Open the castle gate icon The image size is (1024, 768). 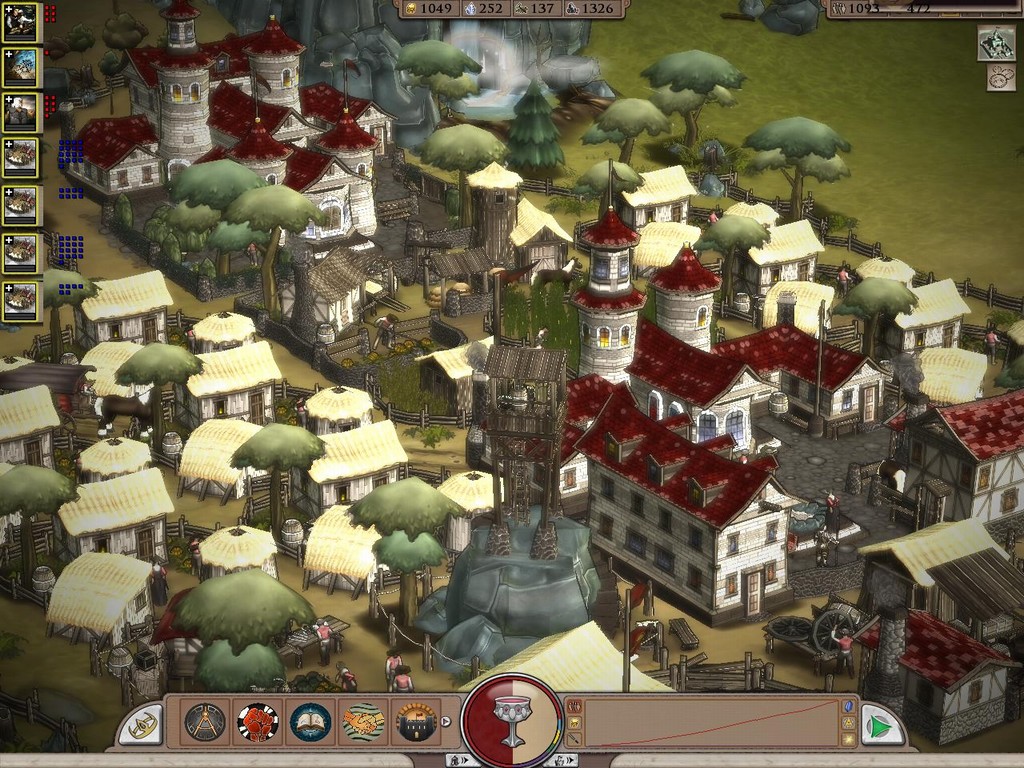pos(416,722)
